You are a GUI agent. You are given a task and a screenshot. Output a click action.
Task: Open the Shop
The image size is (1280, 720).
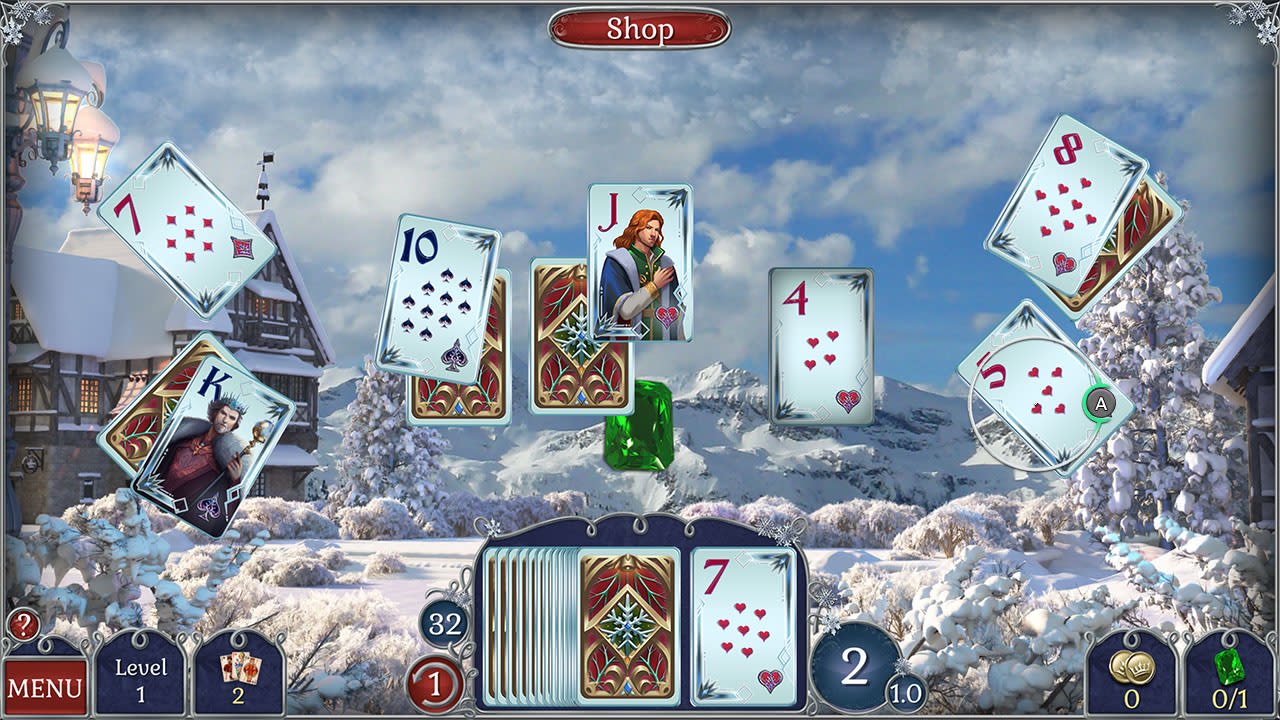point(639,29)
